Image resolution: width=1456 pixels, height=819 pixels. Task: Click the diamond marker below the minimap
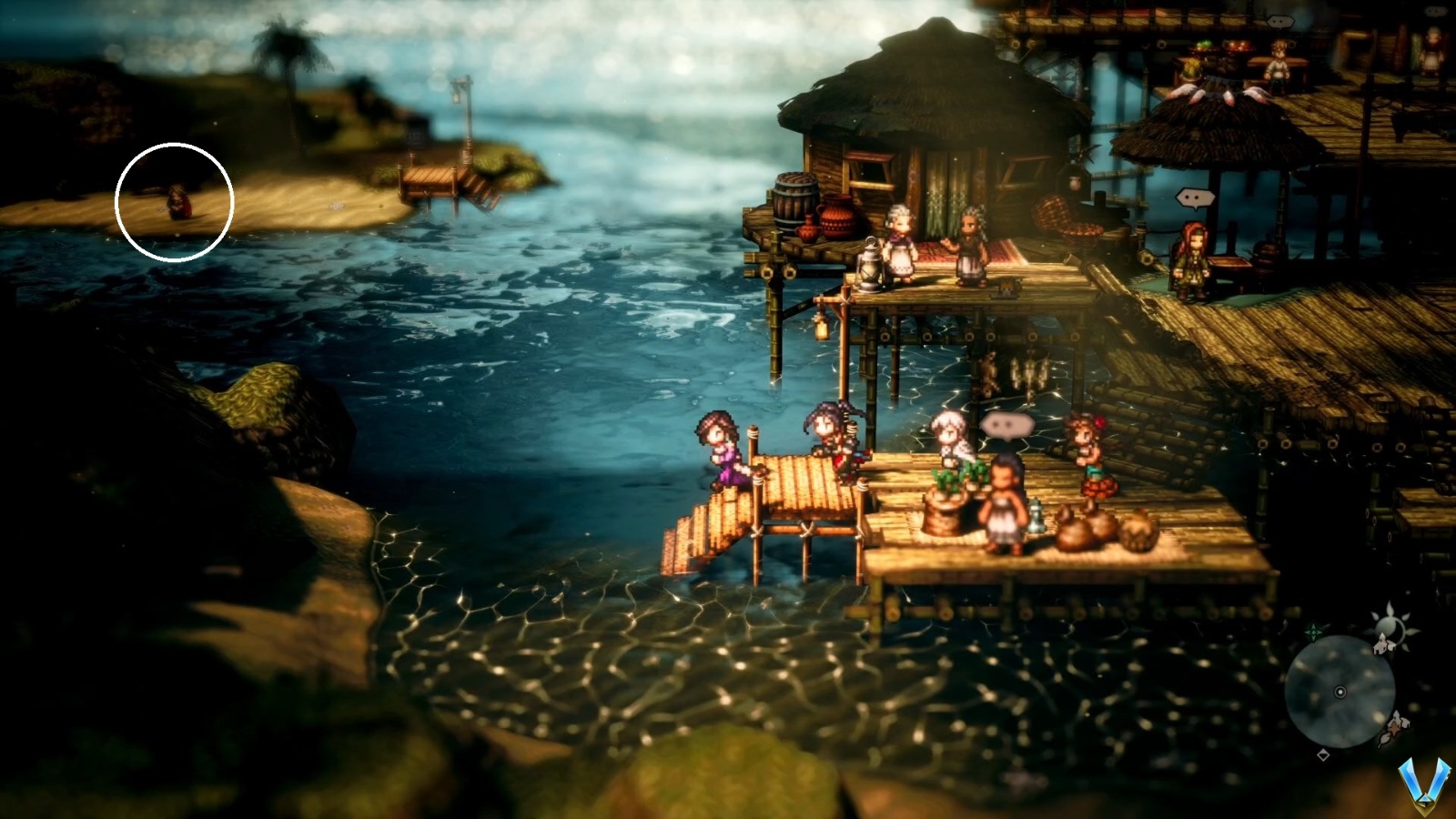(x=1323, y=755)
